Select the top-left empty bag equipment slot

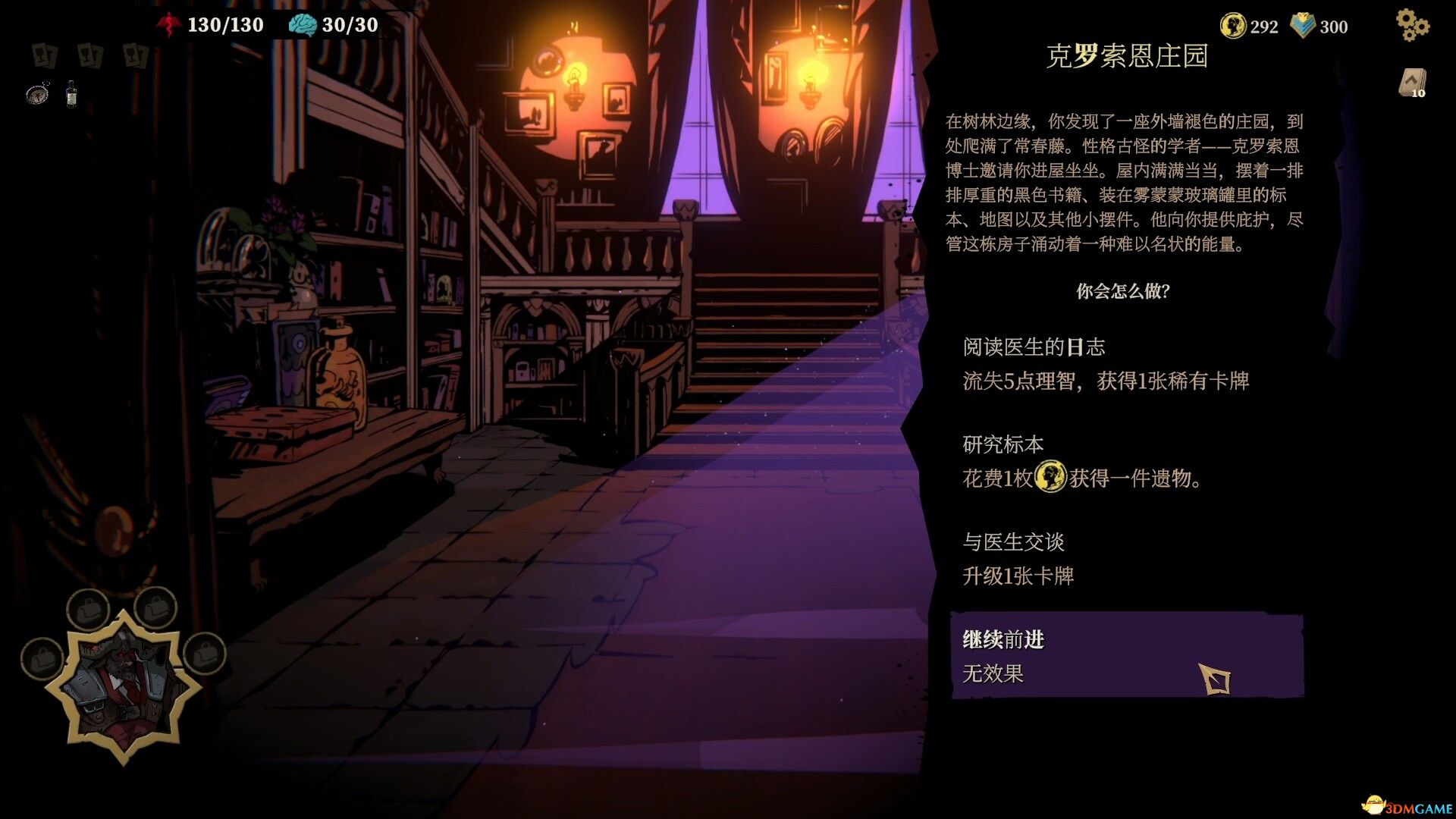(x=89, y=608)
